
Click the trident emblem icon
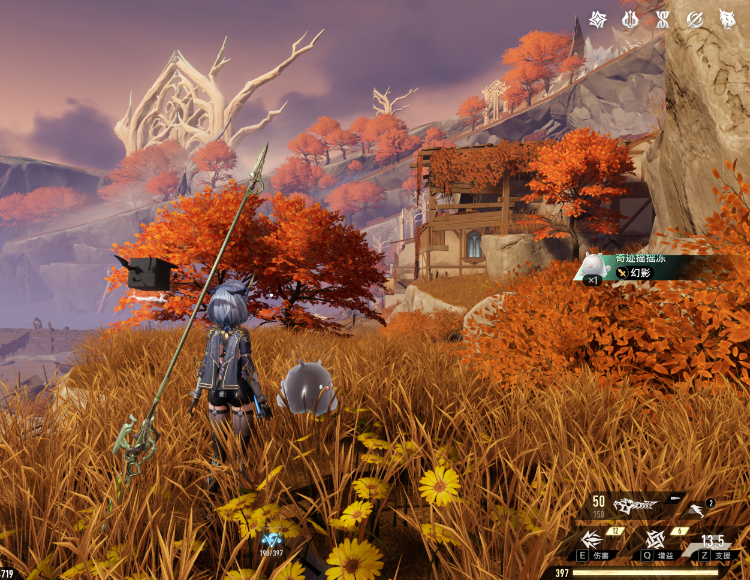pos(630,19)
